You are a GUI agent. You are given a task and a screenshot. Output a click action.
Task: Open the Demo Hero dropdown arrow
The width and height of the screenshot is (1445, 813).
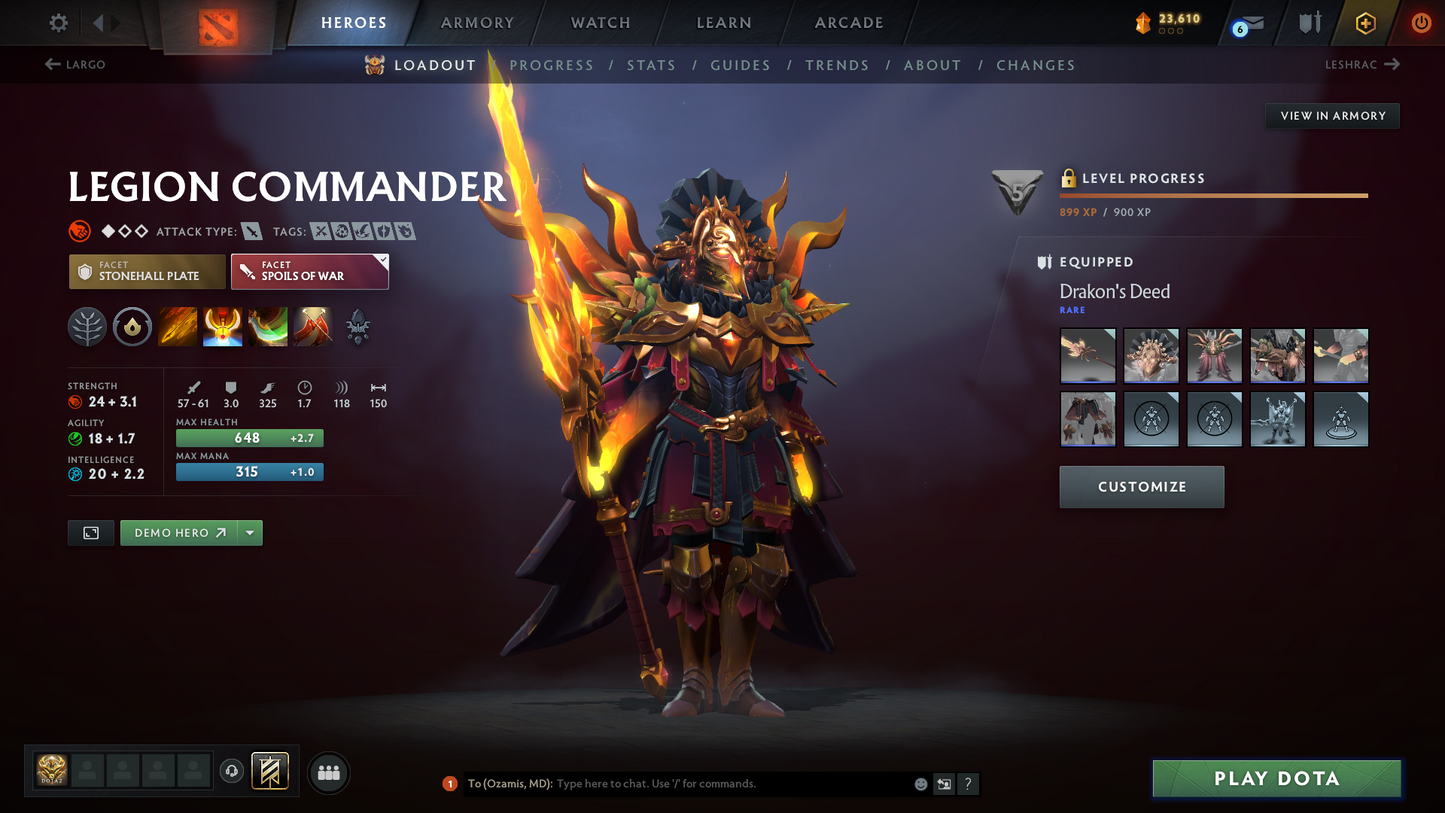(249, 532)
